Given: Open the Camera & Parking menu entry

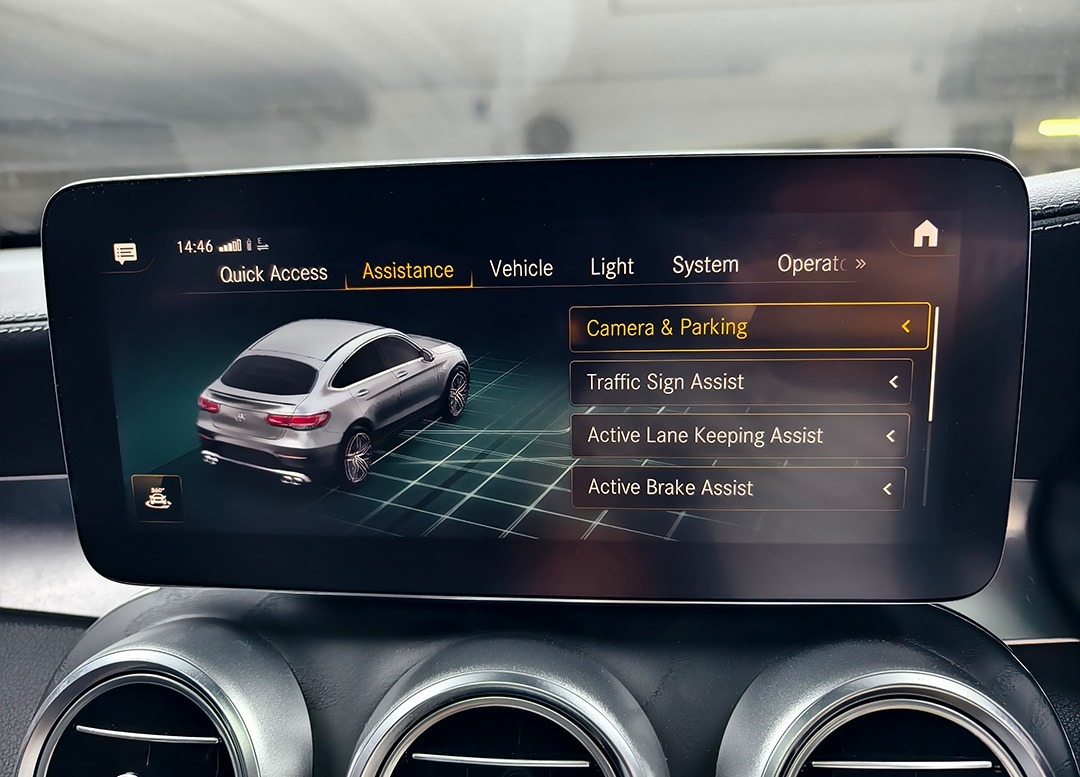Looking at the screenshot, I should (749, 327).
